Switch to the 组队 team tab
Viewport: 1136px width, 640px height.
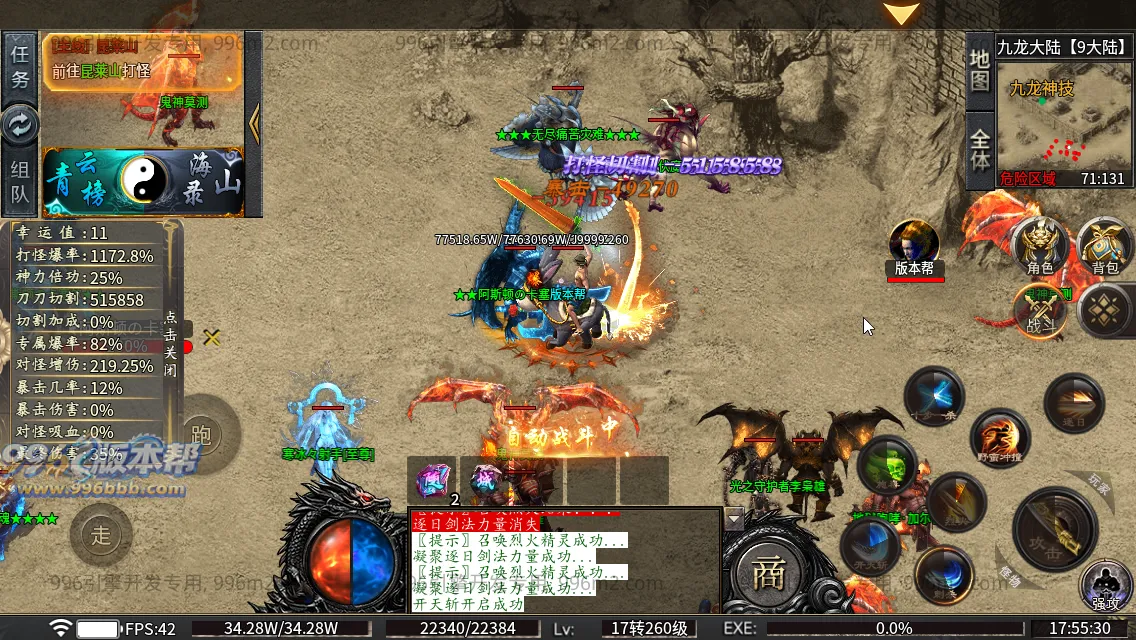click(x=20, y=182)
